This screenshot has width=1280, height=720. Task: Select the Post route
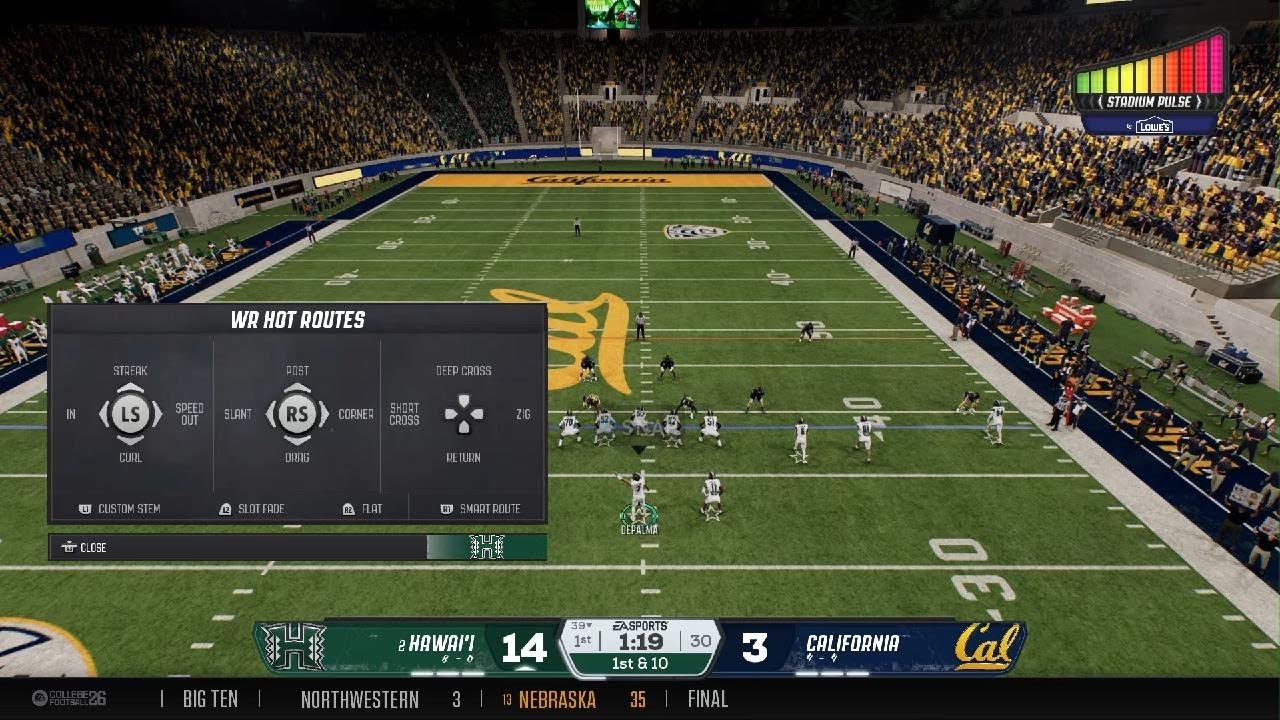pyautogui.click(x=297, y=371)
